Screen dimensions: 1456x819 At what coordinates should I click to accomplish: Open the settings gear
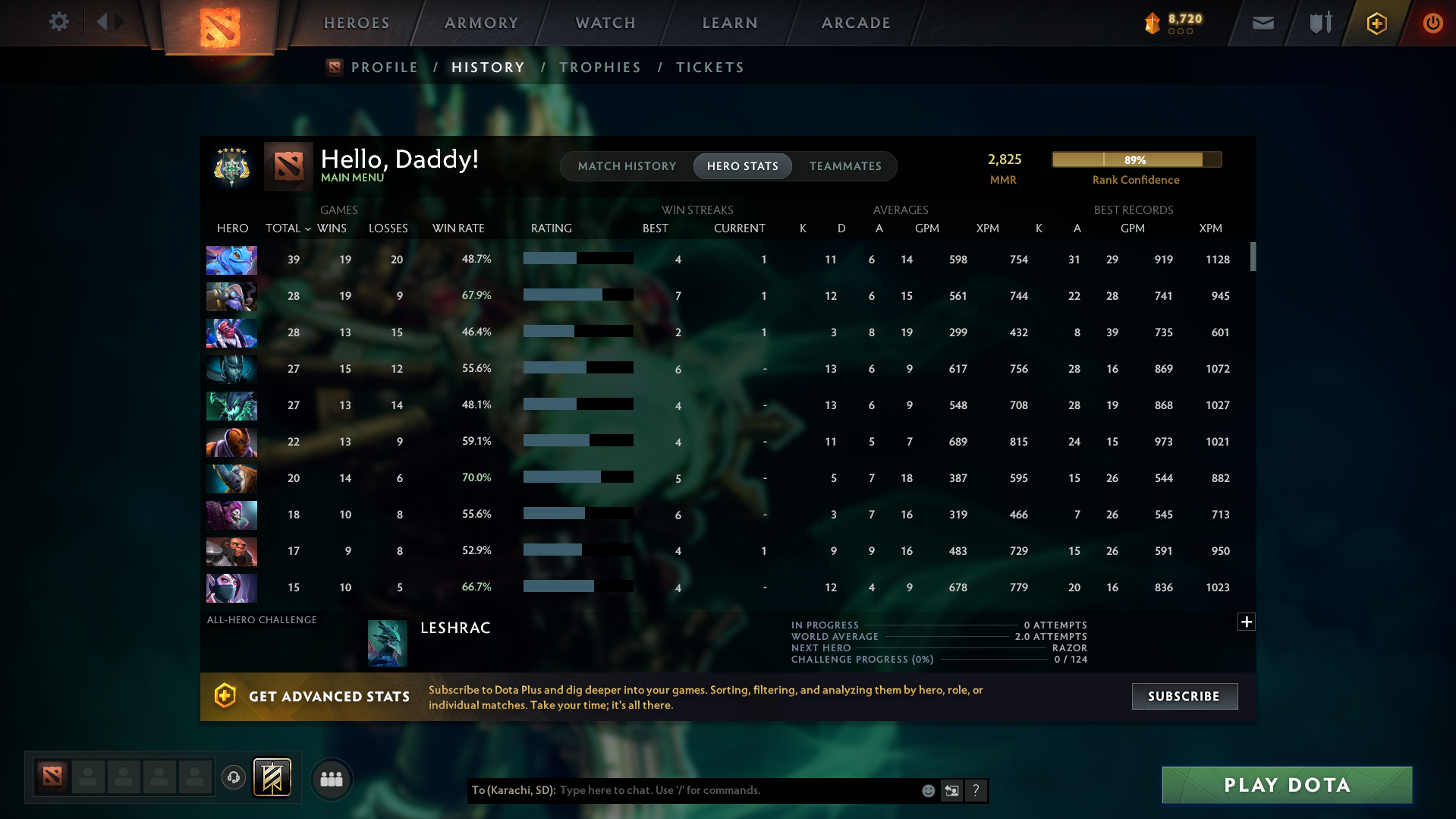(59, 22)
